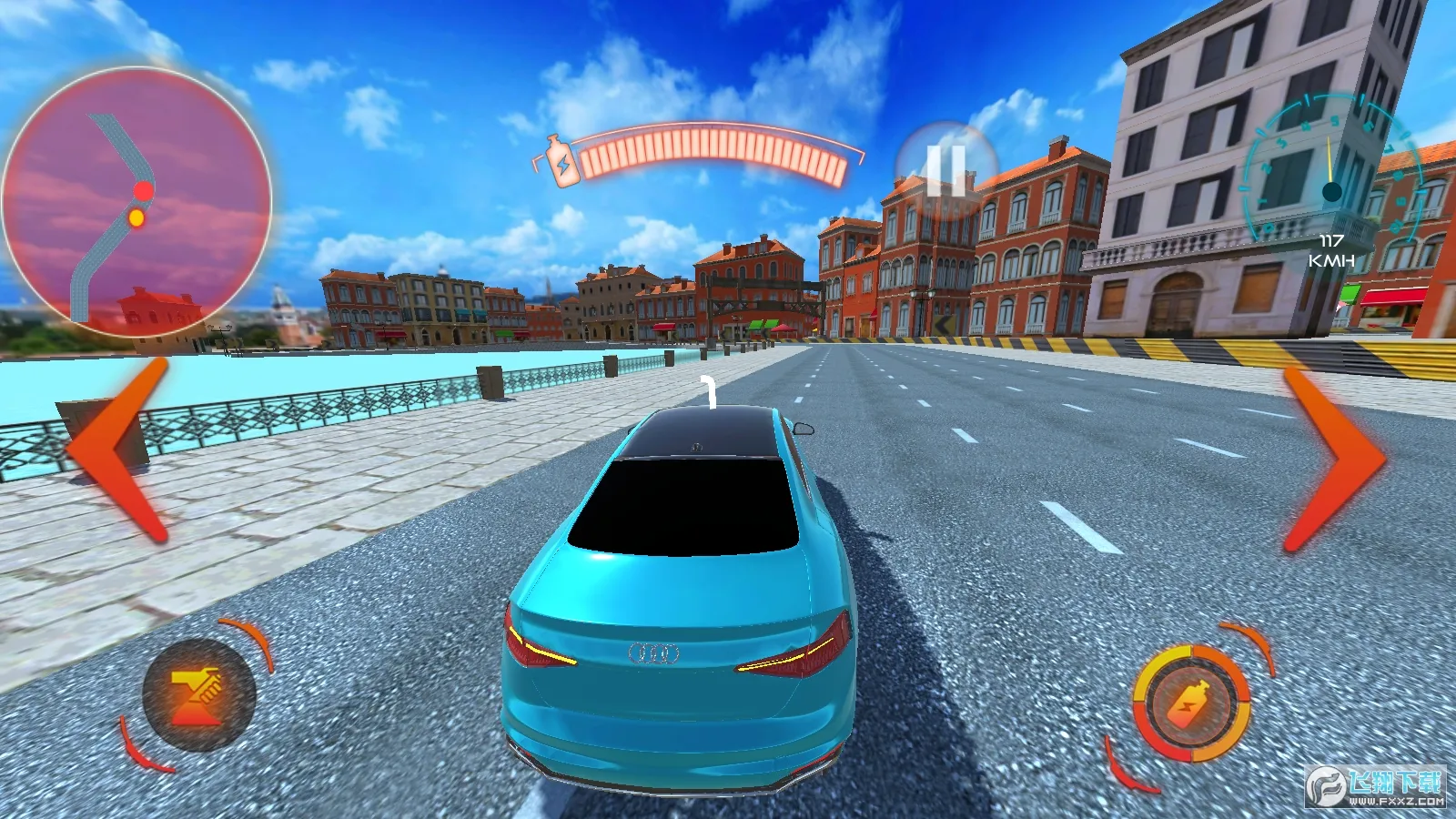This screenshot has width=1456, height=819.
Task: Tap the car's position dot on the minimap
Action: pos(141,191)
